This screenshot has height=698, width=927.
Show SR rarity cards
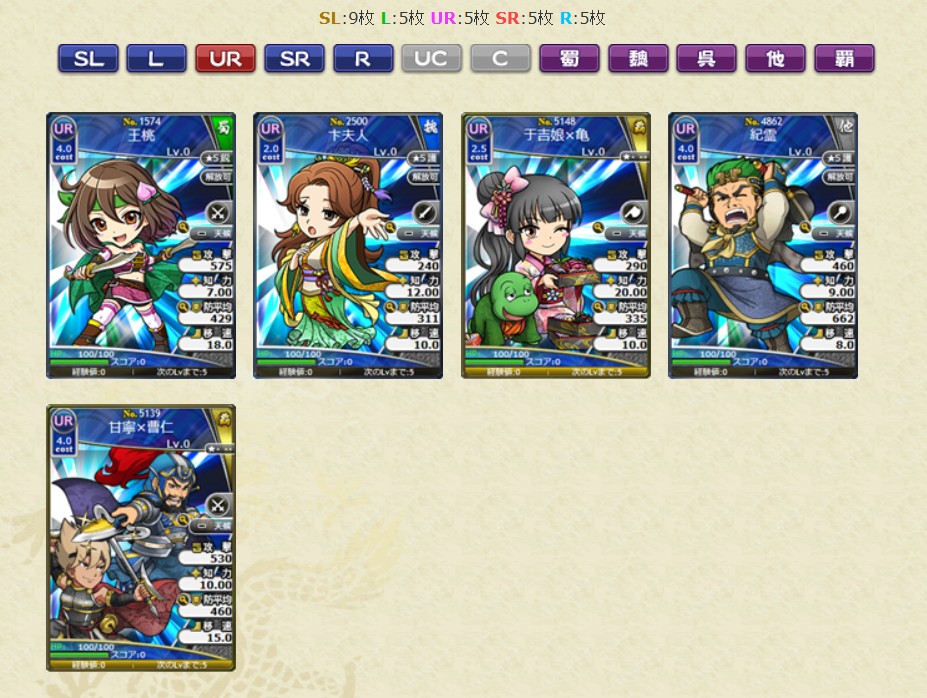294,59
